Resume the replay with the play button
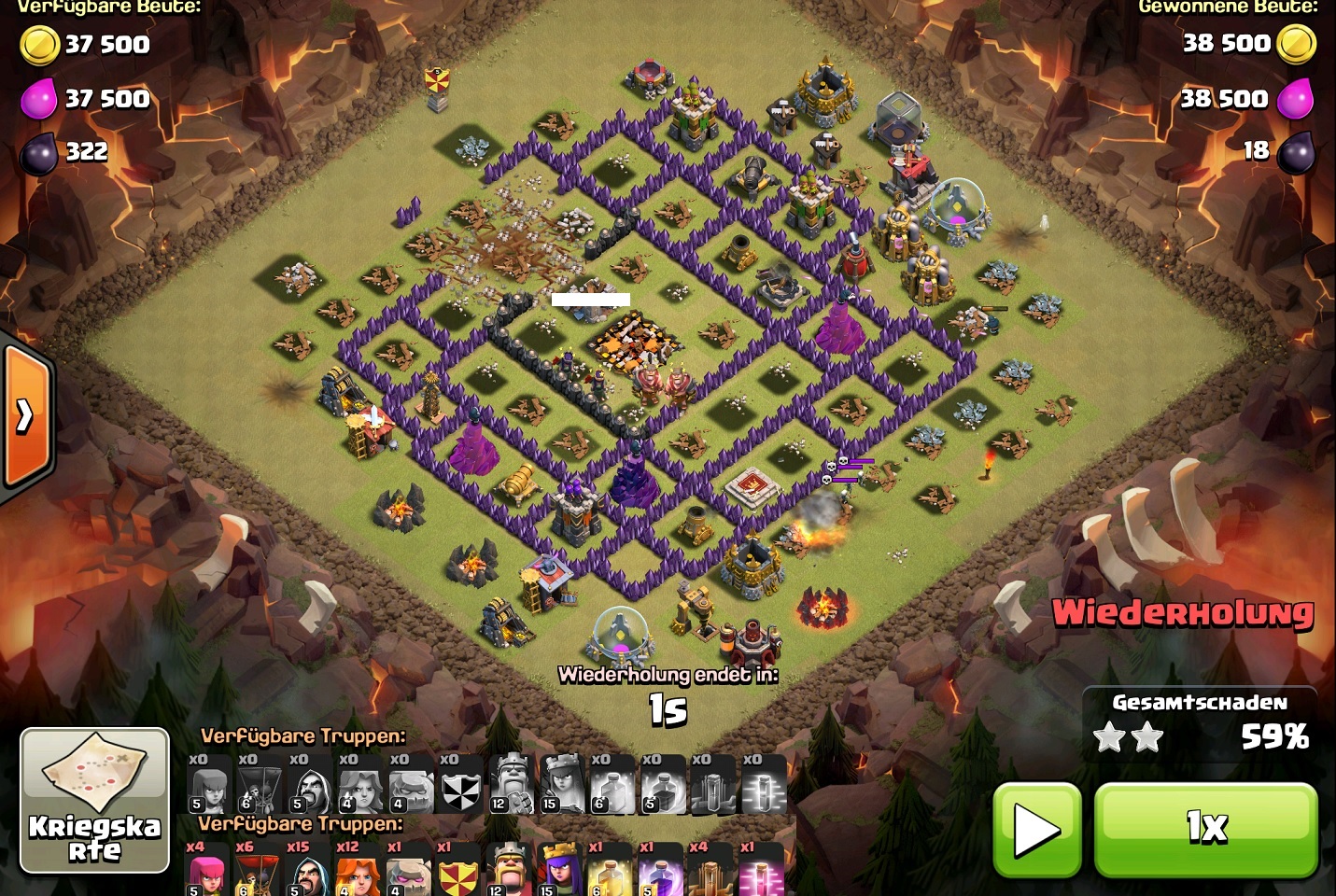The image size is (1336, 896). pos(1036,828)
